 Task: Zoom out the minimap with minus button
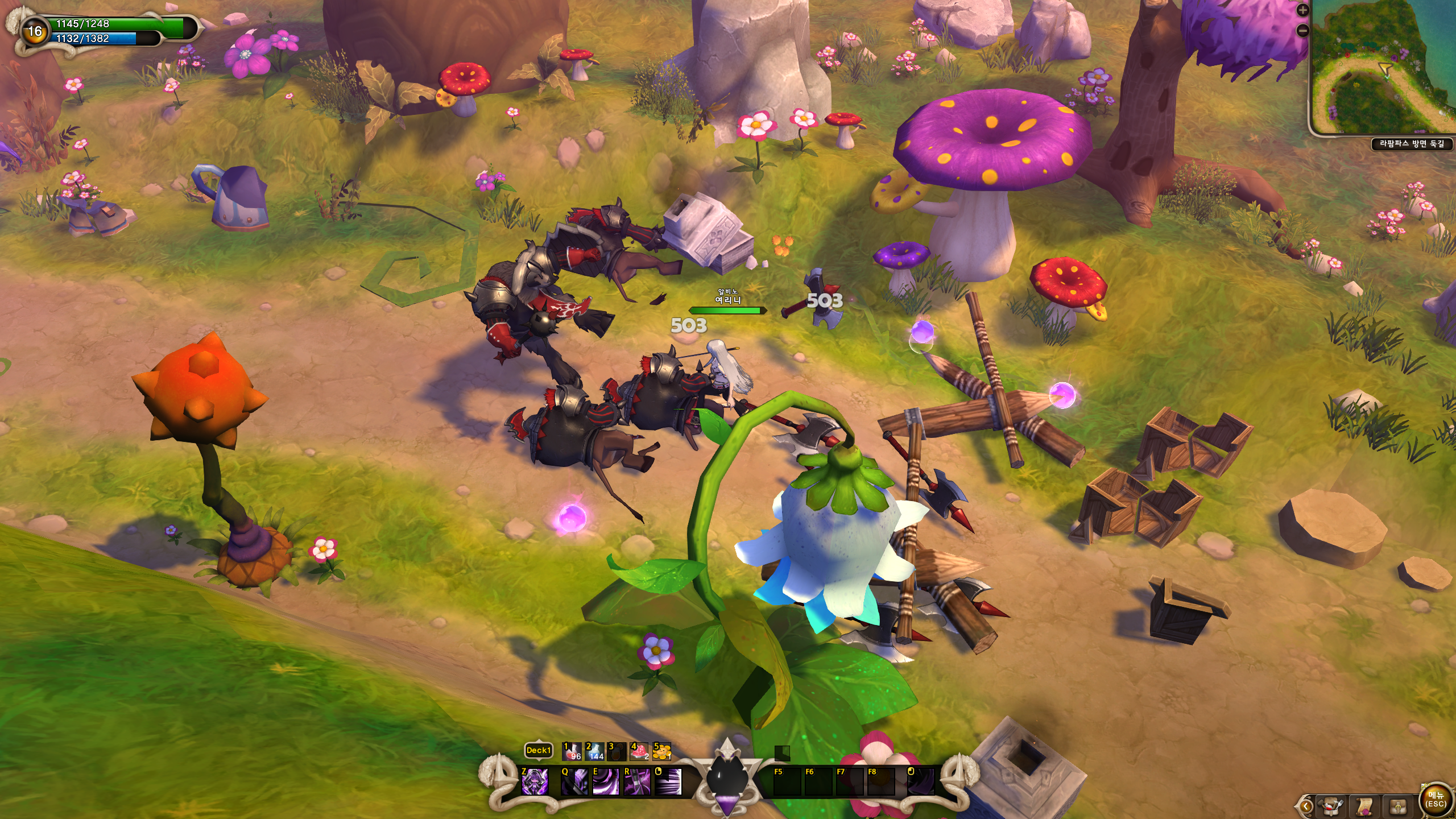point(1302,31)
